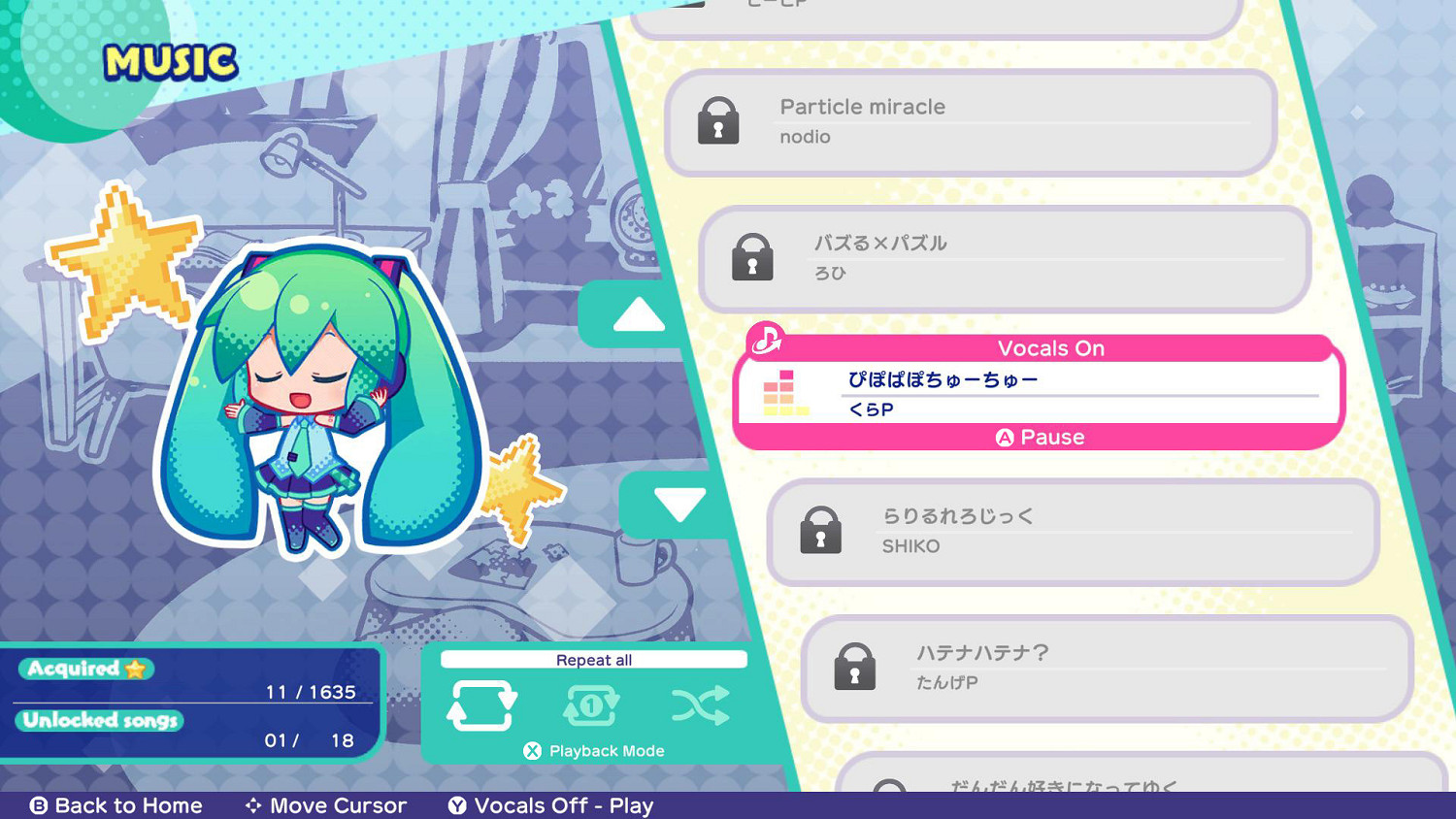Select the Repeat One playback icon

point(592,705)
